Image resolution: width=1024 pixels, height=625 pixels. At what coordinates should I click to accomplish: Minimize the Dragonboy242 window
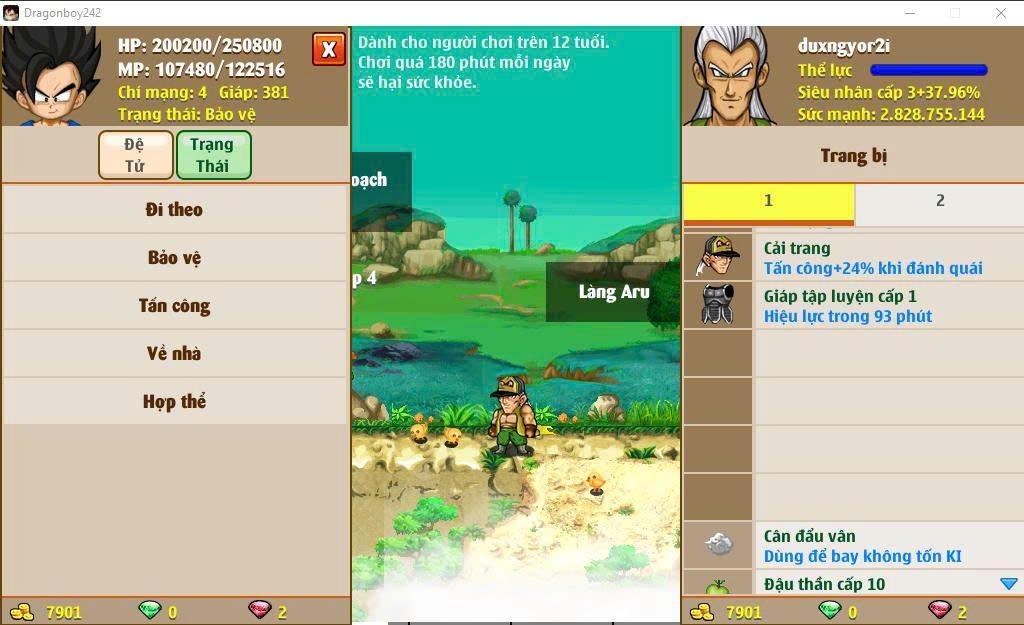(909, 13)
